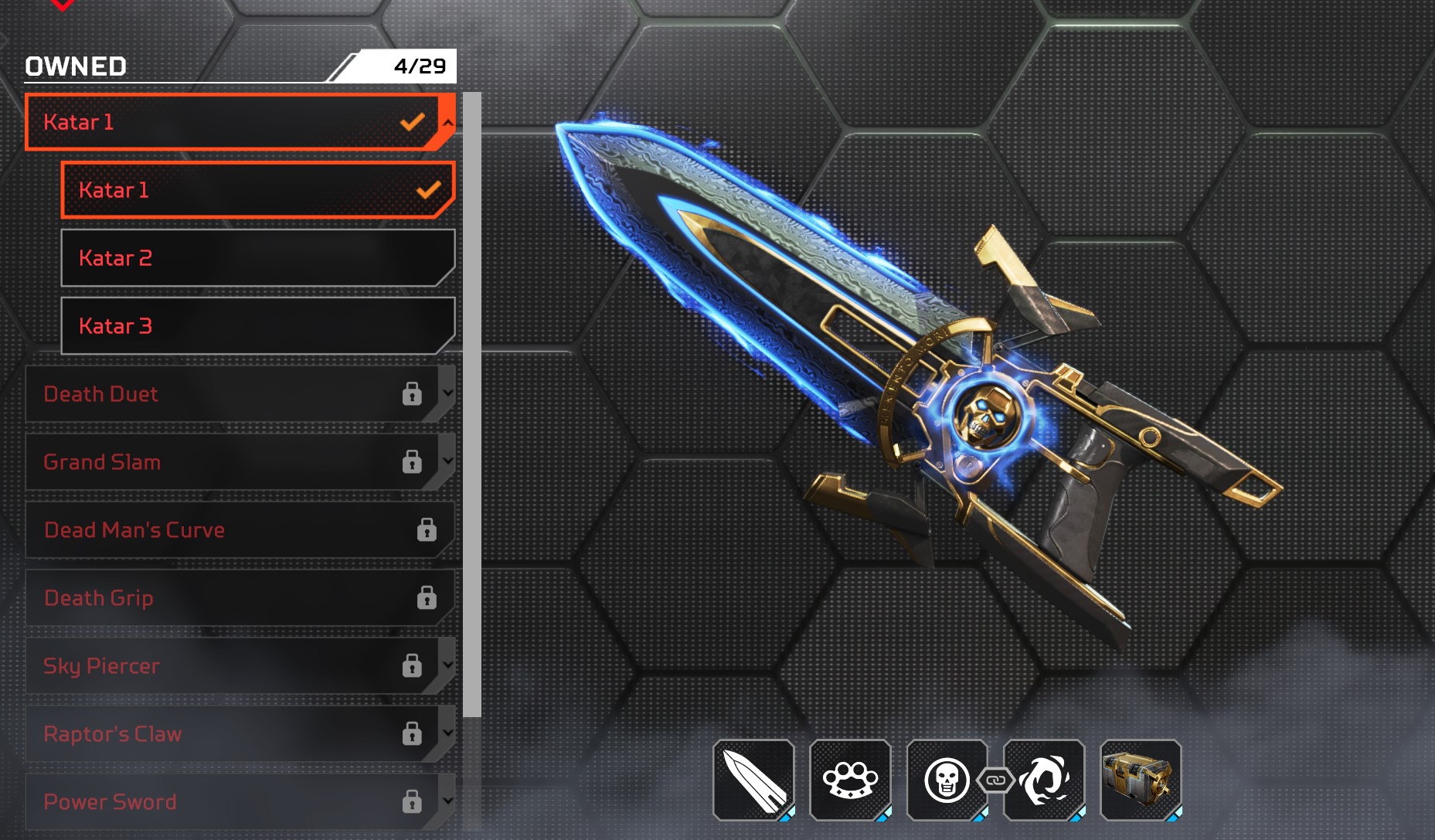Viewport: 1435px width, 840px height.
Task: Expand the Death Duet variants arrow
Action: [x=447, y=393]
